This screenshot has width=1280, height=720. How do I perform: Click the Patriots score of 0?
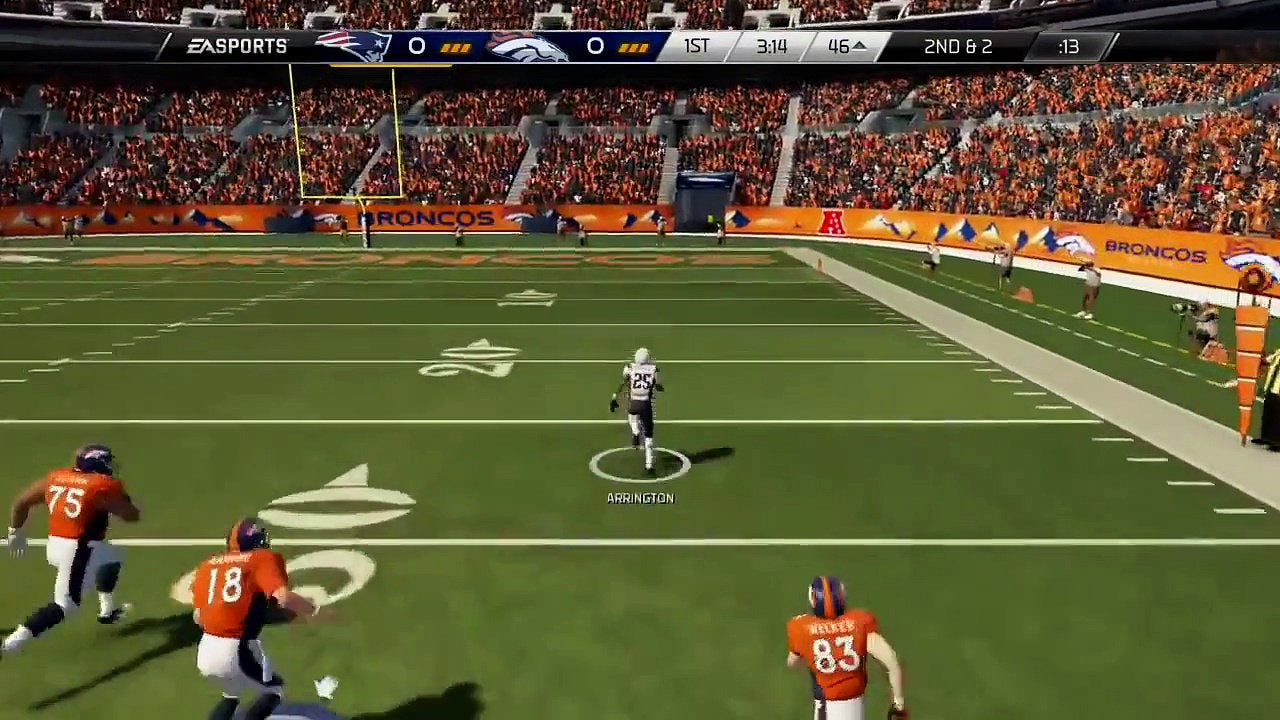point(417,45)
